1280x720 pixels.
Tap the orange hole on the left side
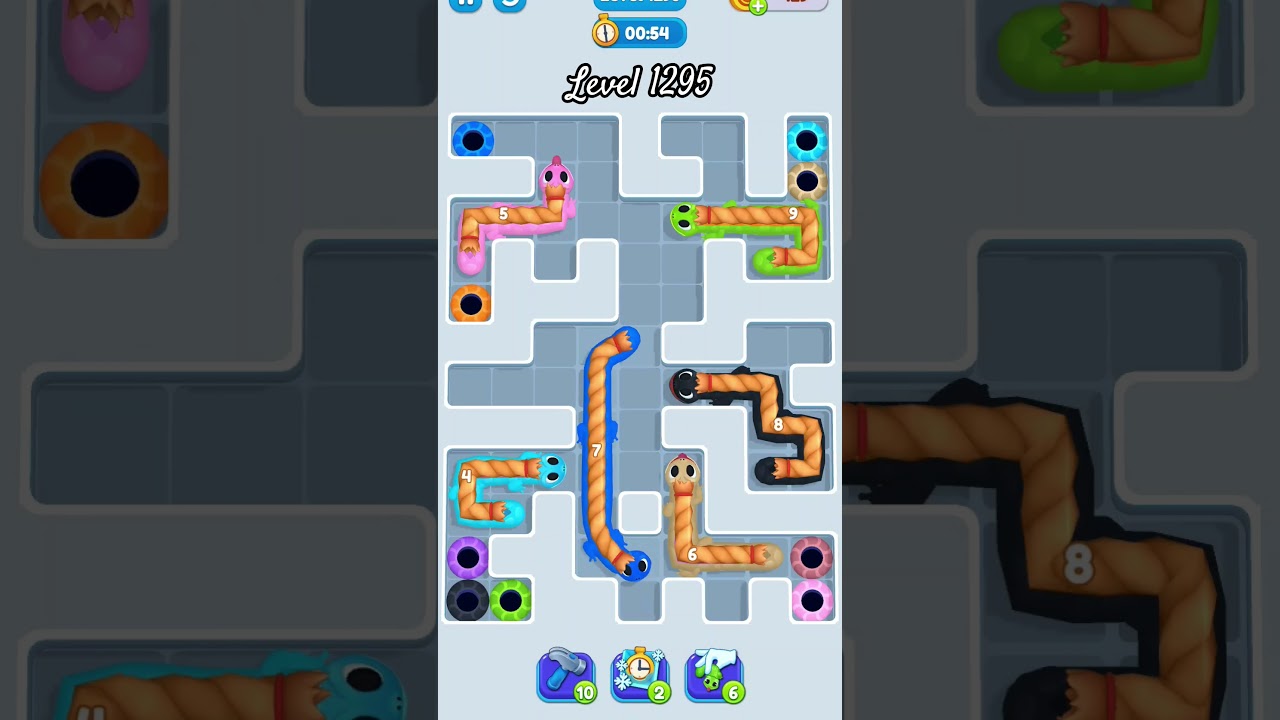(x=473, y=303)
